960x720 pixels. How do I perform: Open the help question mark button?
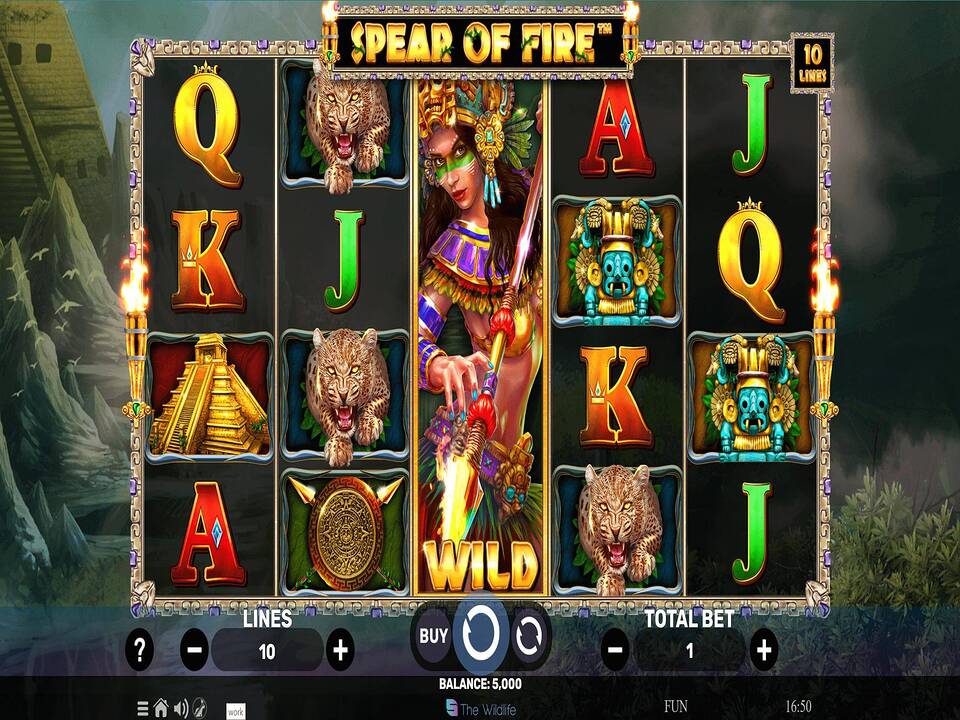tap(140, 651)
